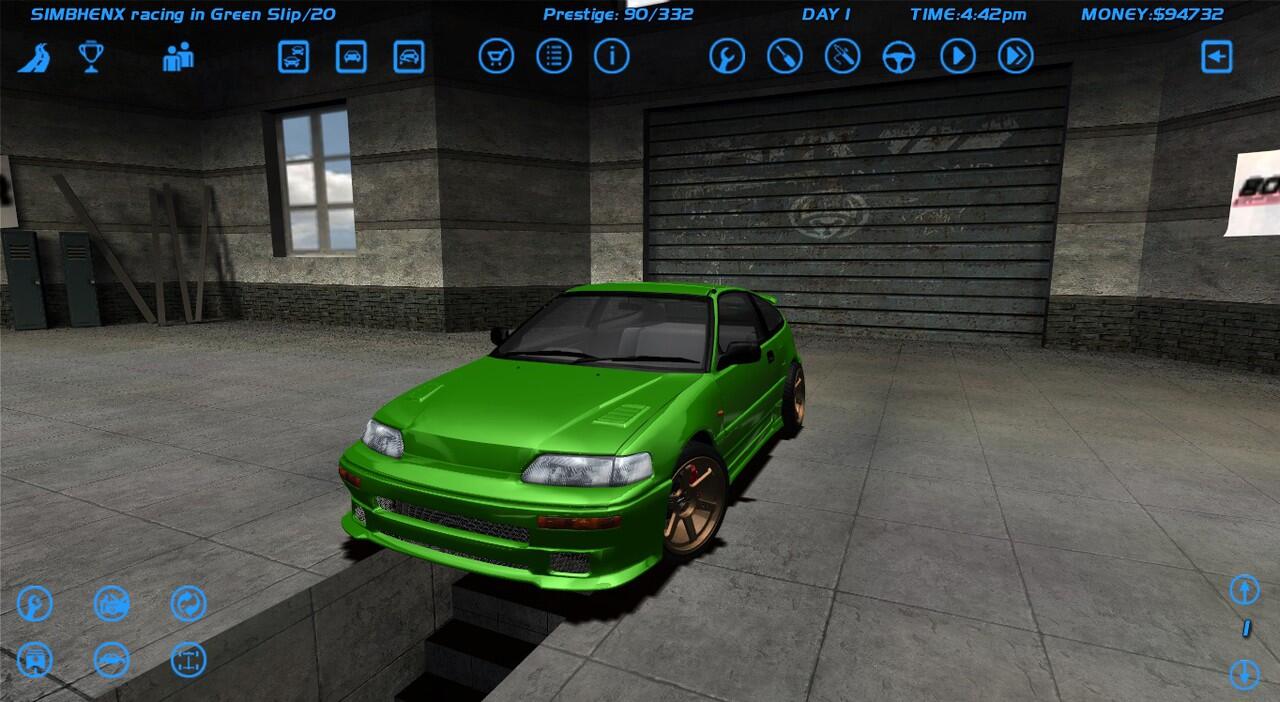Choose the screwdriver tool
The height and width of the screenshot is (702, 1280).
point(785,57)
